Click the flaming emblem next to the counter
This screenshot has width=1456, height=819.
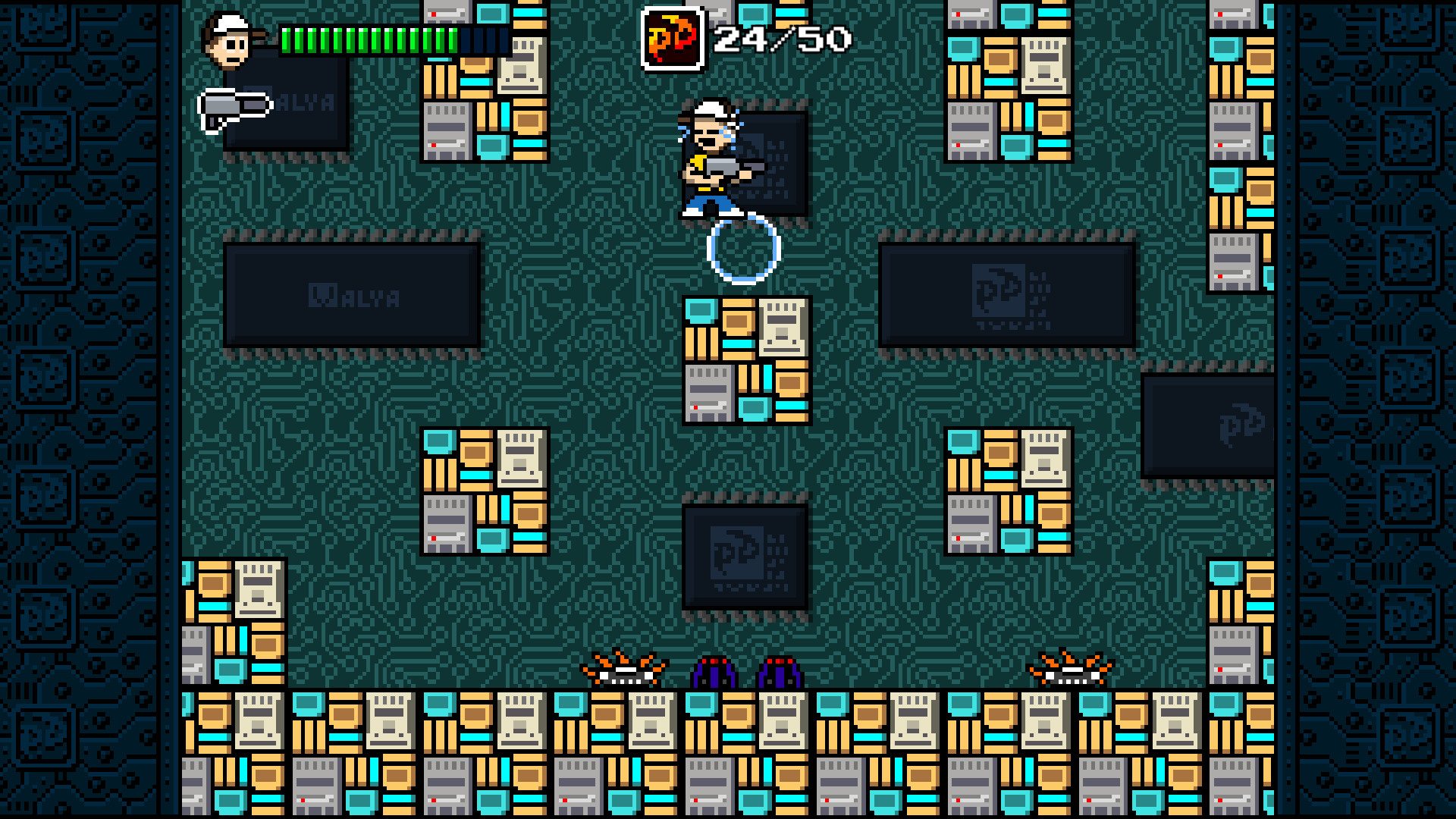click(x=672, y=36)
